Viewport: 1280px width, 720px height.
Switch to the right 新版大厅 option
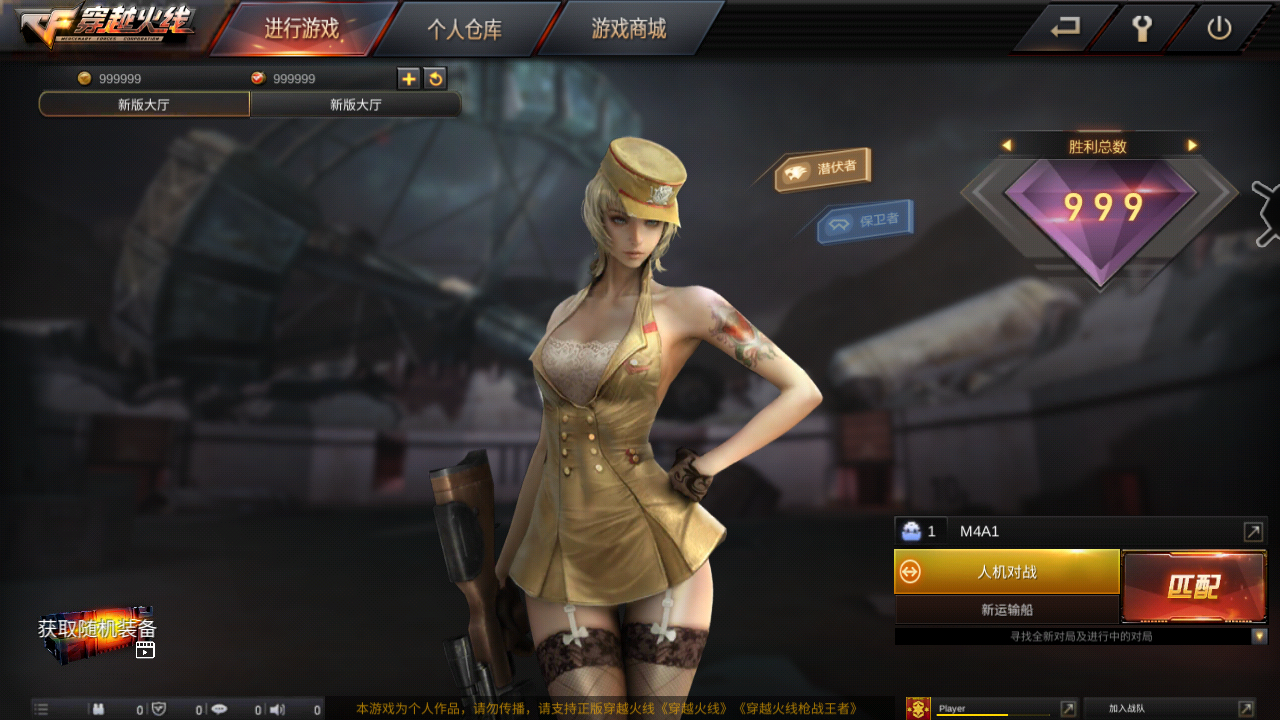(x=353, y=104)
